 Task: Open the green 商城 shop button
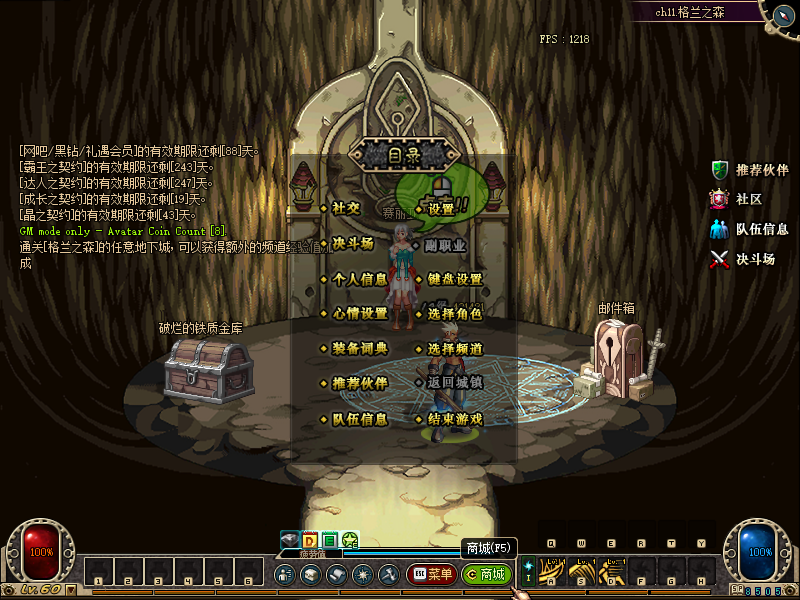tap(487, 575)
